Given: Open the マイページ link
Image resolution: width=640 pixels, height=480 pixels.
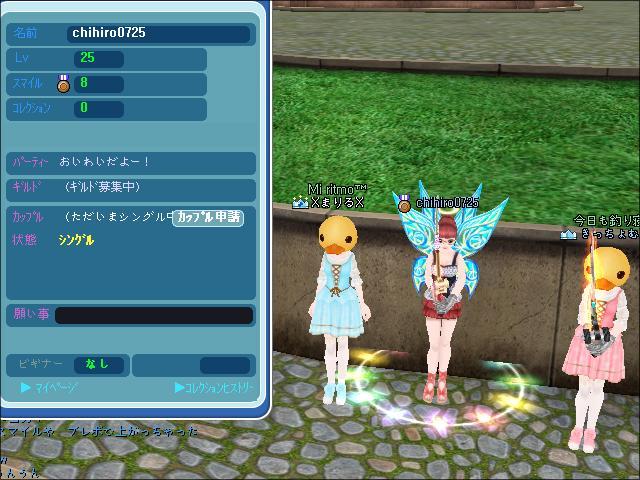Looking at the screenshot, I should click(x=50, y=387).
